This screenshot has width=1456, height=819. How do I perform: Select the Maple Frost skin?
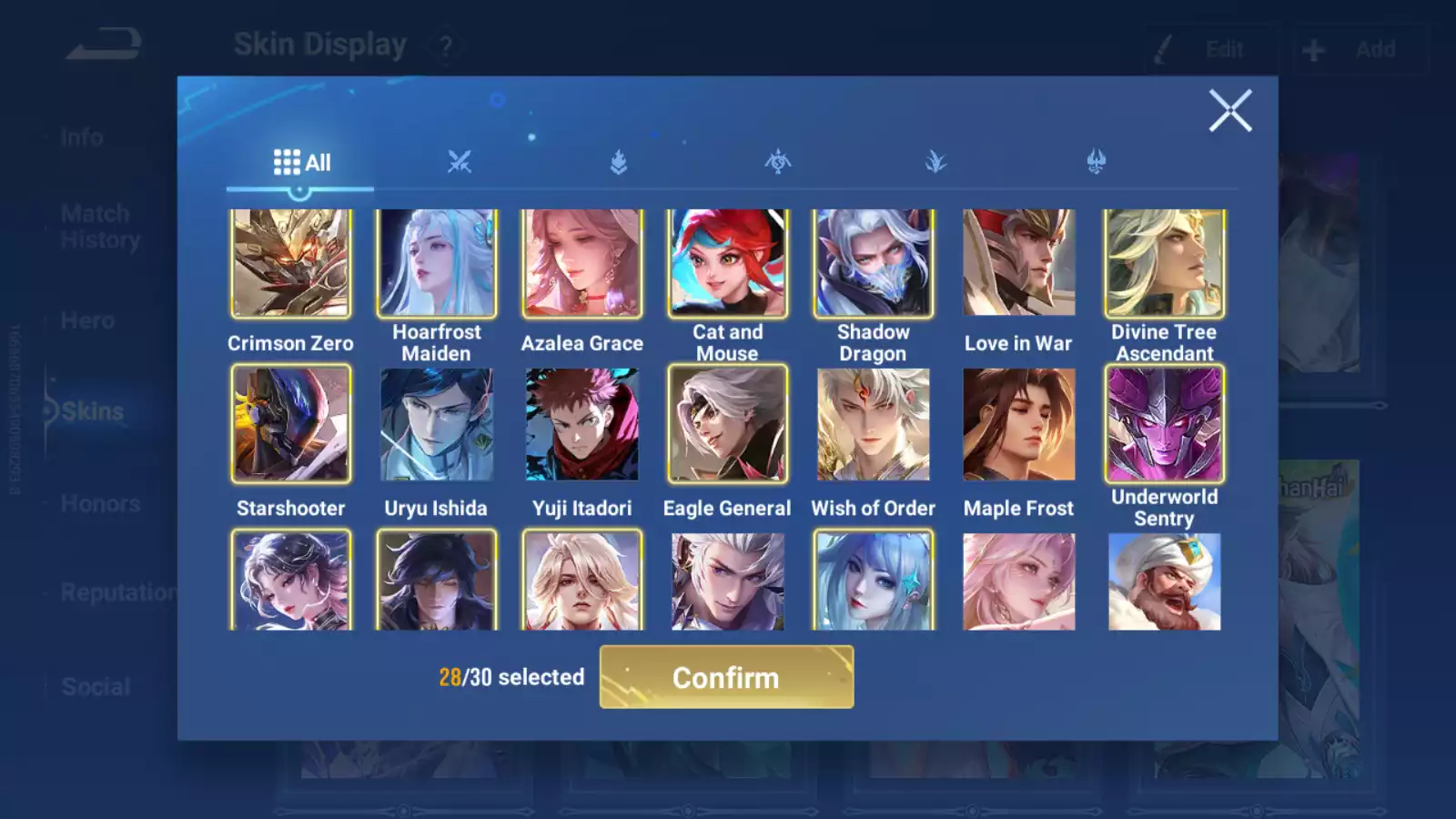tap(1019, 424)
